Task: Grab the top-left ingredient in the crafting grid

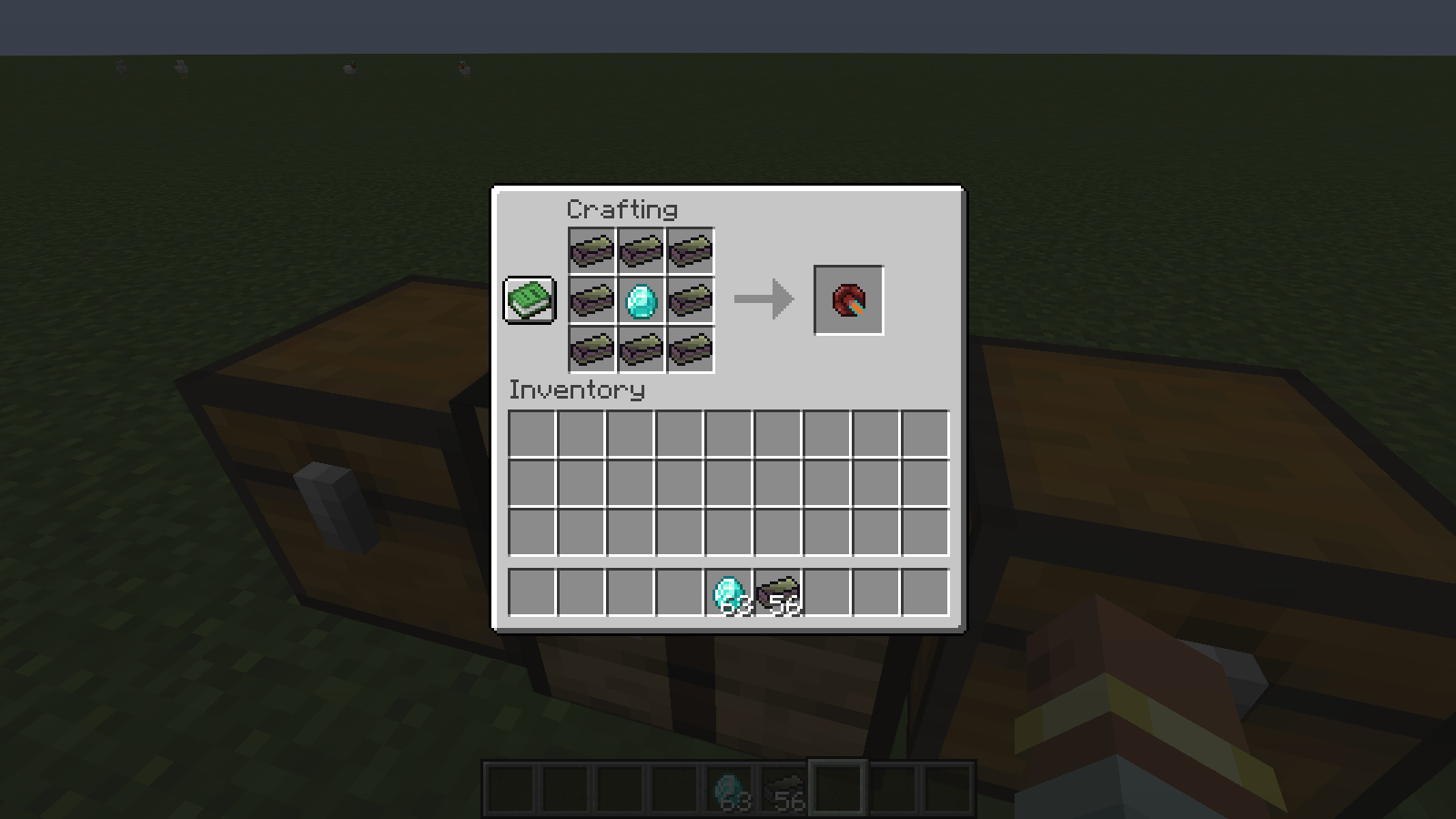Action: (x=590, y=248)
